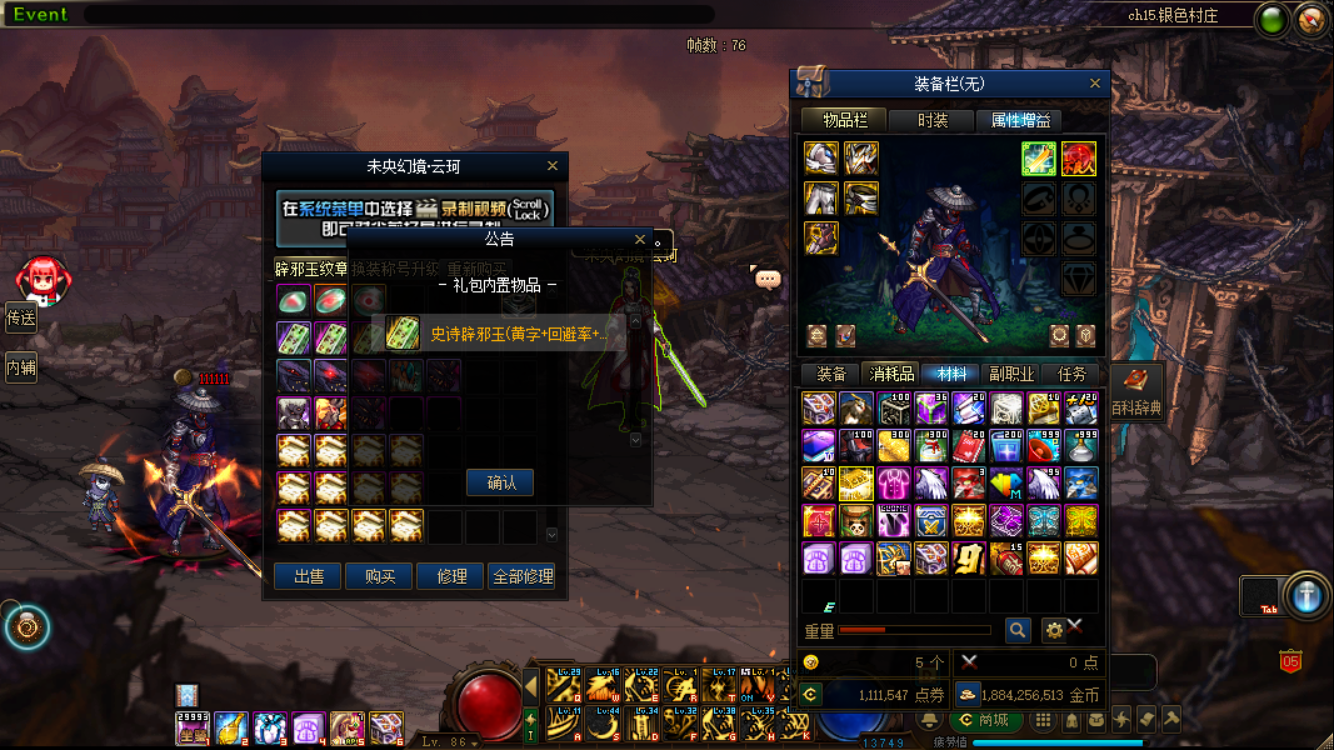Click the 出售 sell button
This screenshot has height=750, width=1334.
[308, 577]
